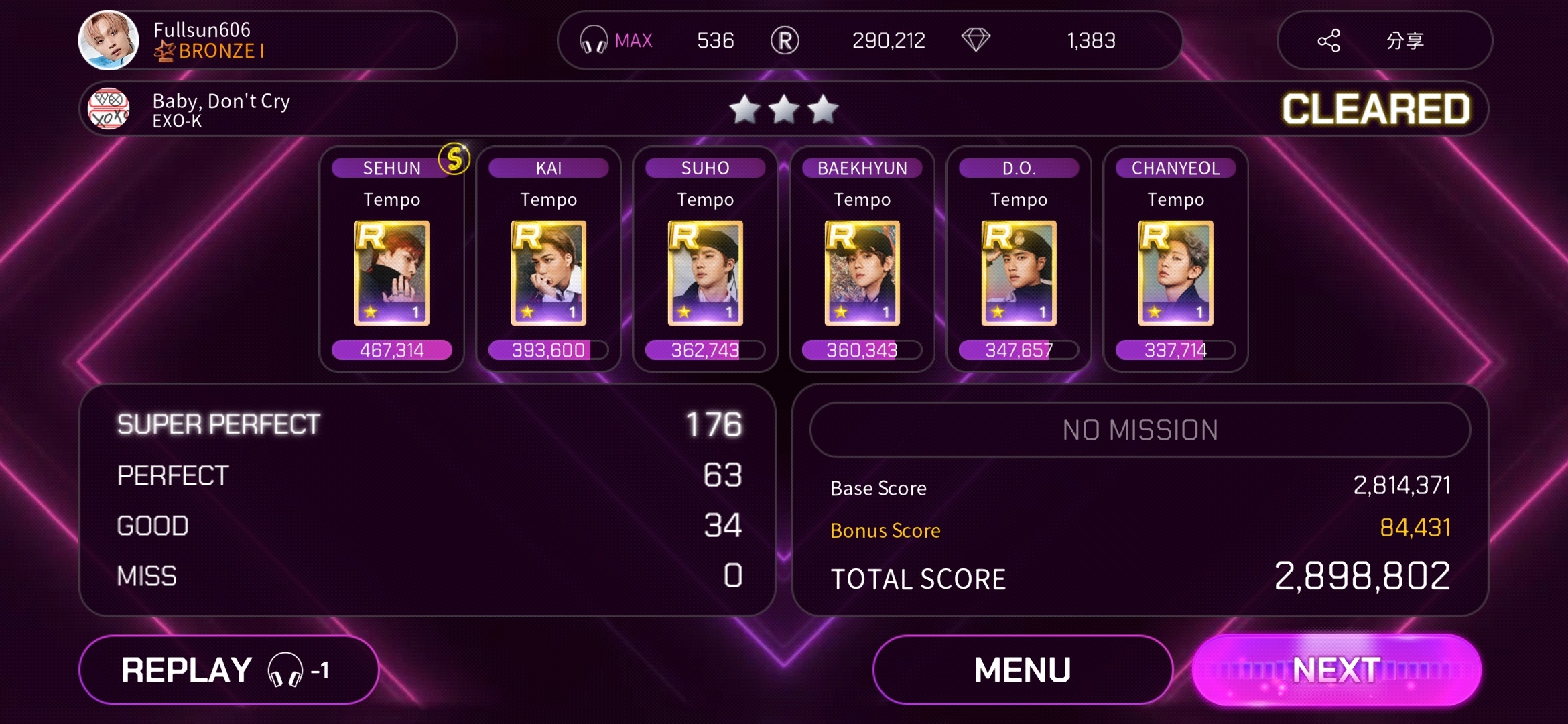
Task: Click the EXO-K album art icon
Action: tap(109, 109)
